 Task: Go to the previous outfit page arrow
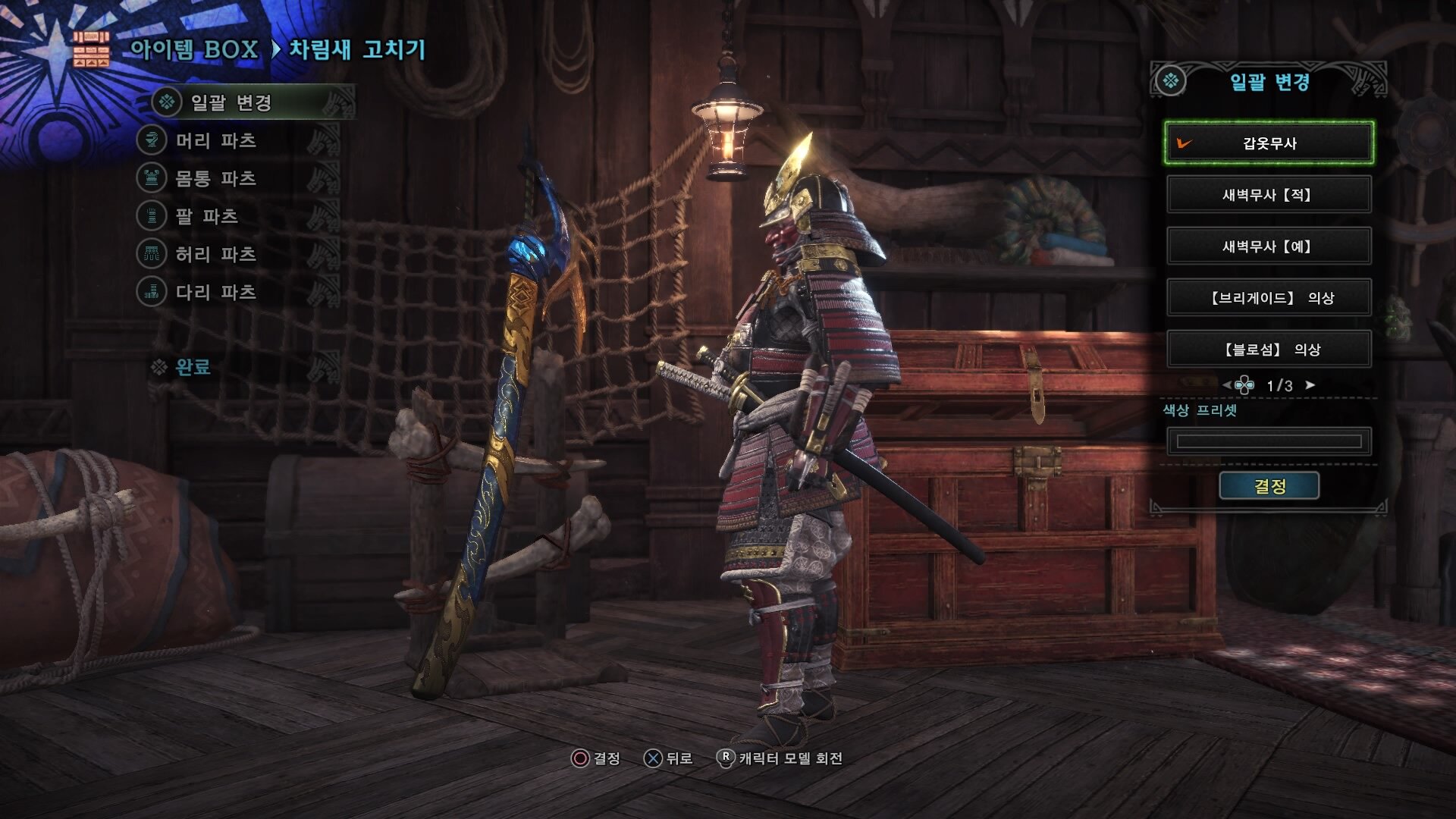click(1226, 385)
